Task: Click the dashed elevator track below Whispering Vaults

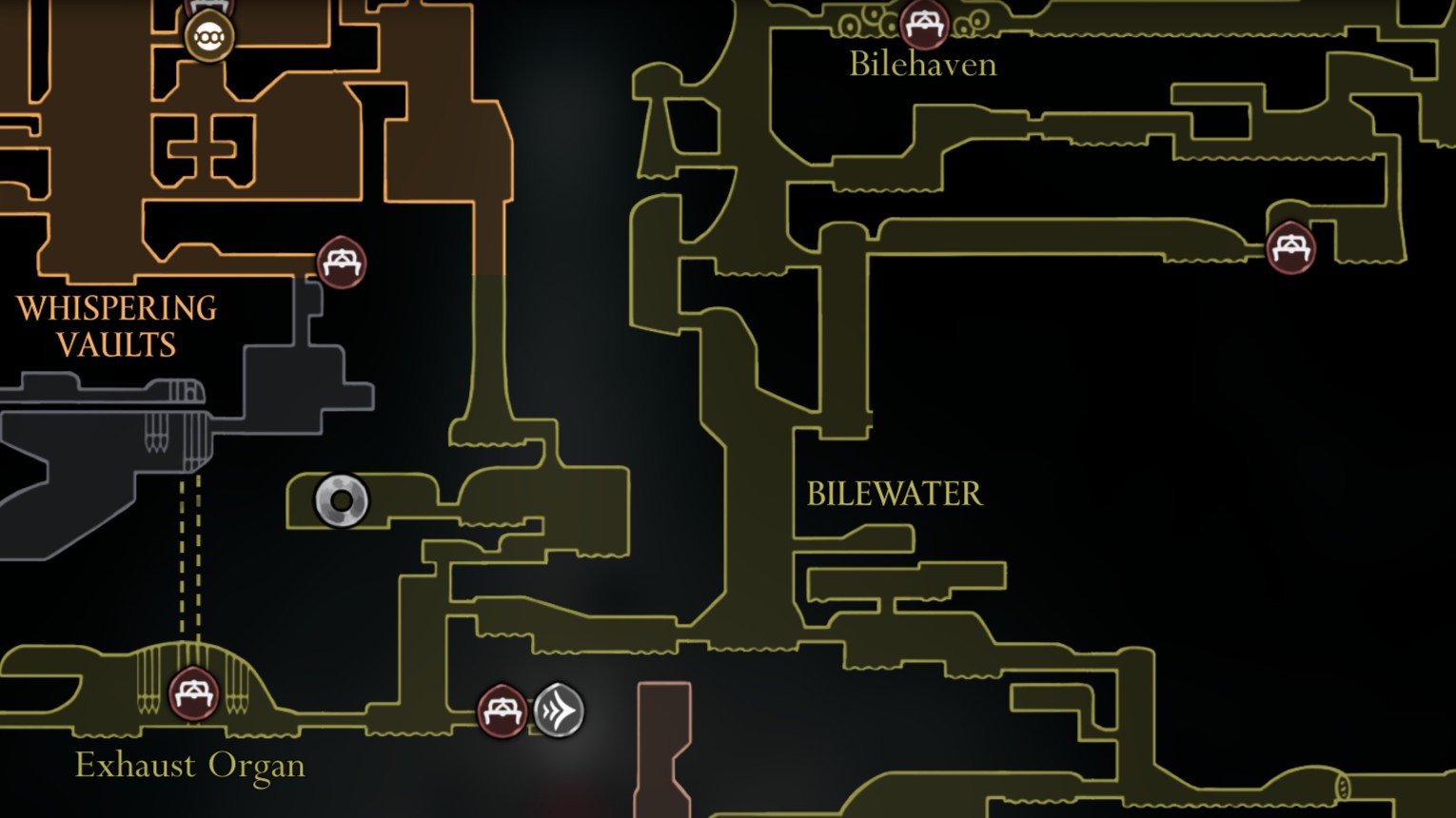Action: 188,561
